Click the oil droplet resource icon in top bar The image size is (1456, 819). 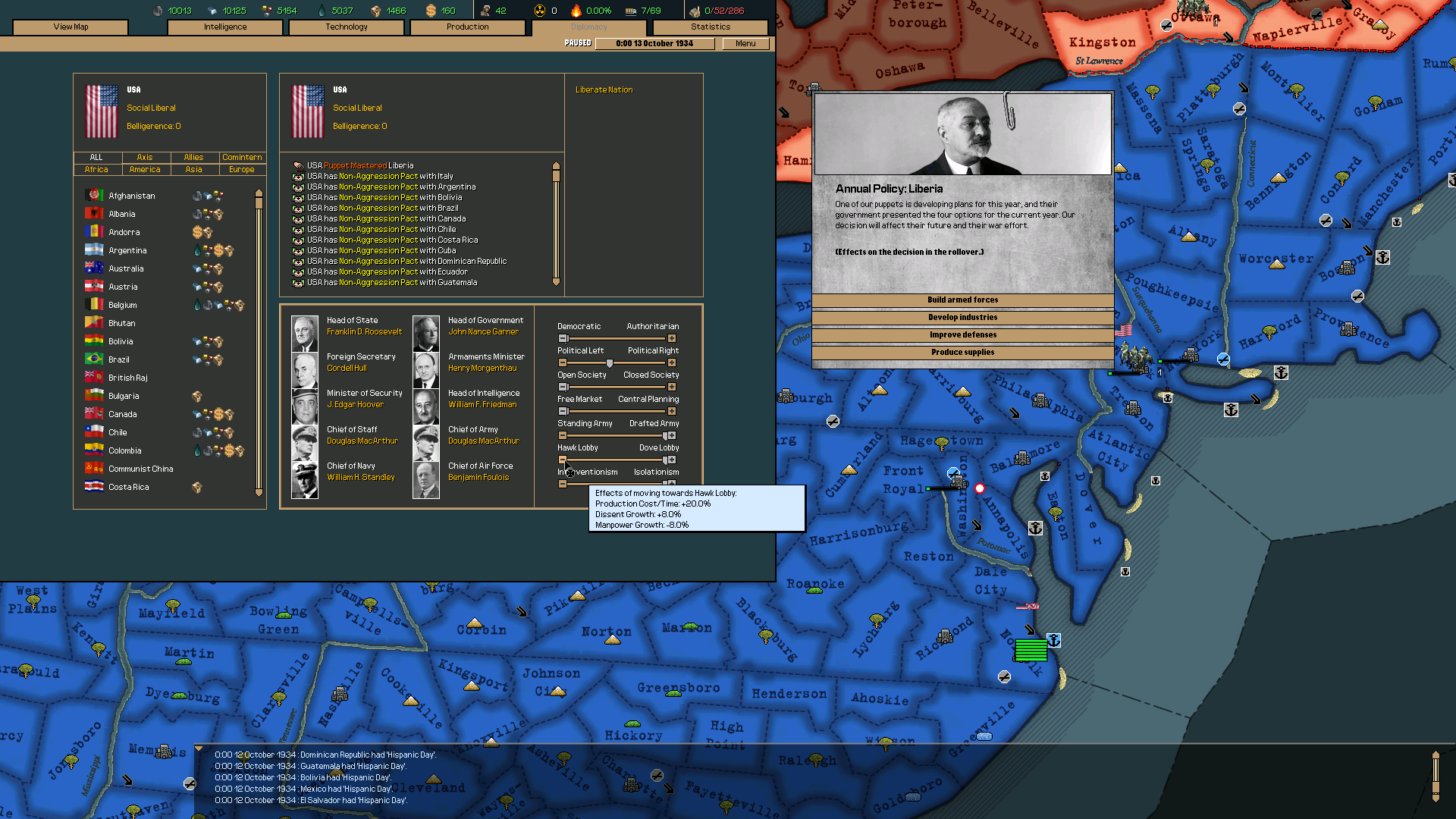[322, 11]
